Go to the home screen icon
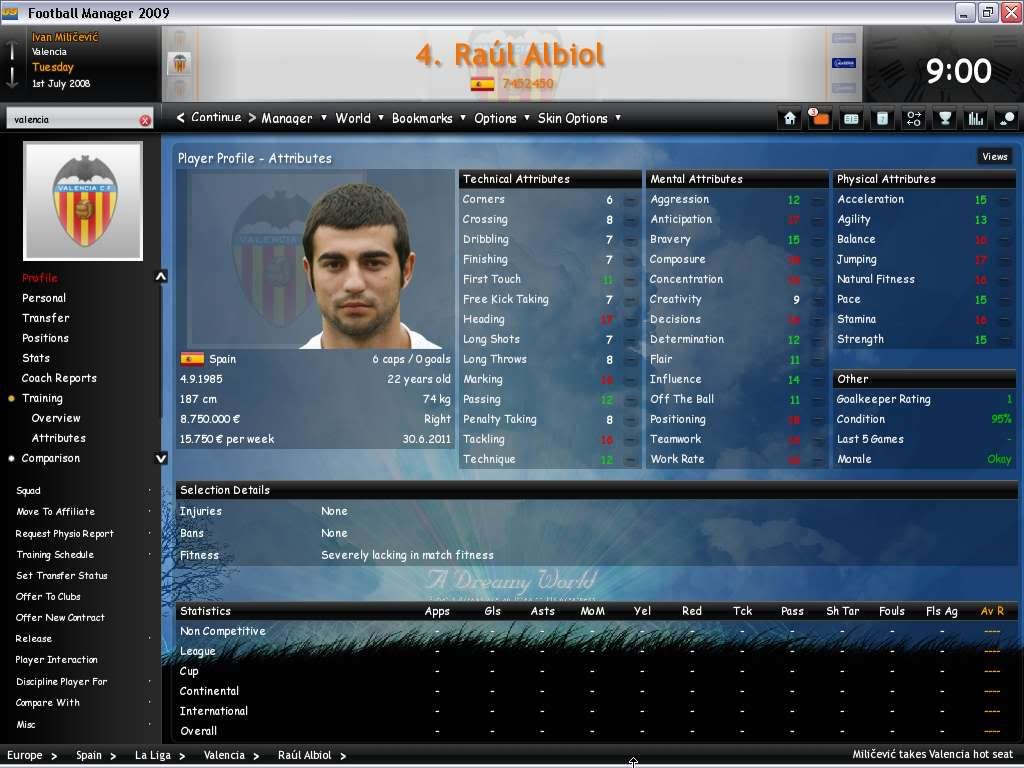The height and width of the screenshot is (768, 1024). [790, 118]
